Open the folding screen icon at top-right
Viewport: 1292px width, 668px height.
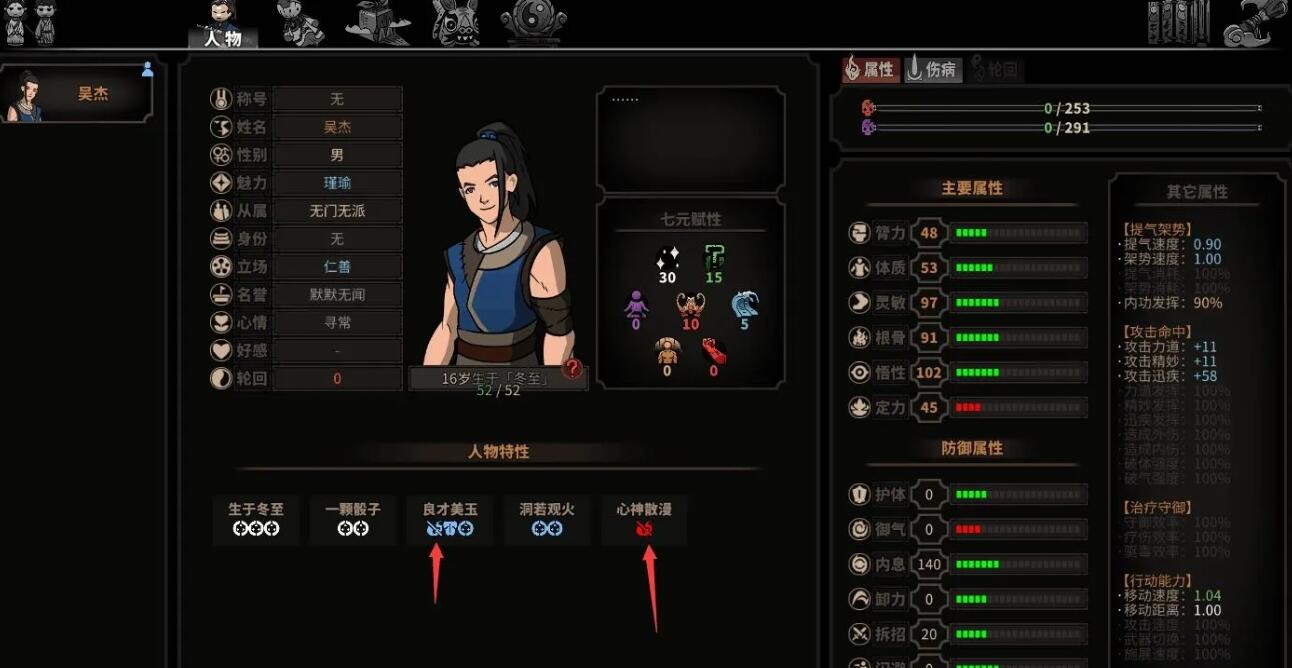click(x=1179, y=22)
